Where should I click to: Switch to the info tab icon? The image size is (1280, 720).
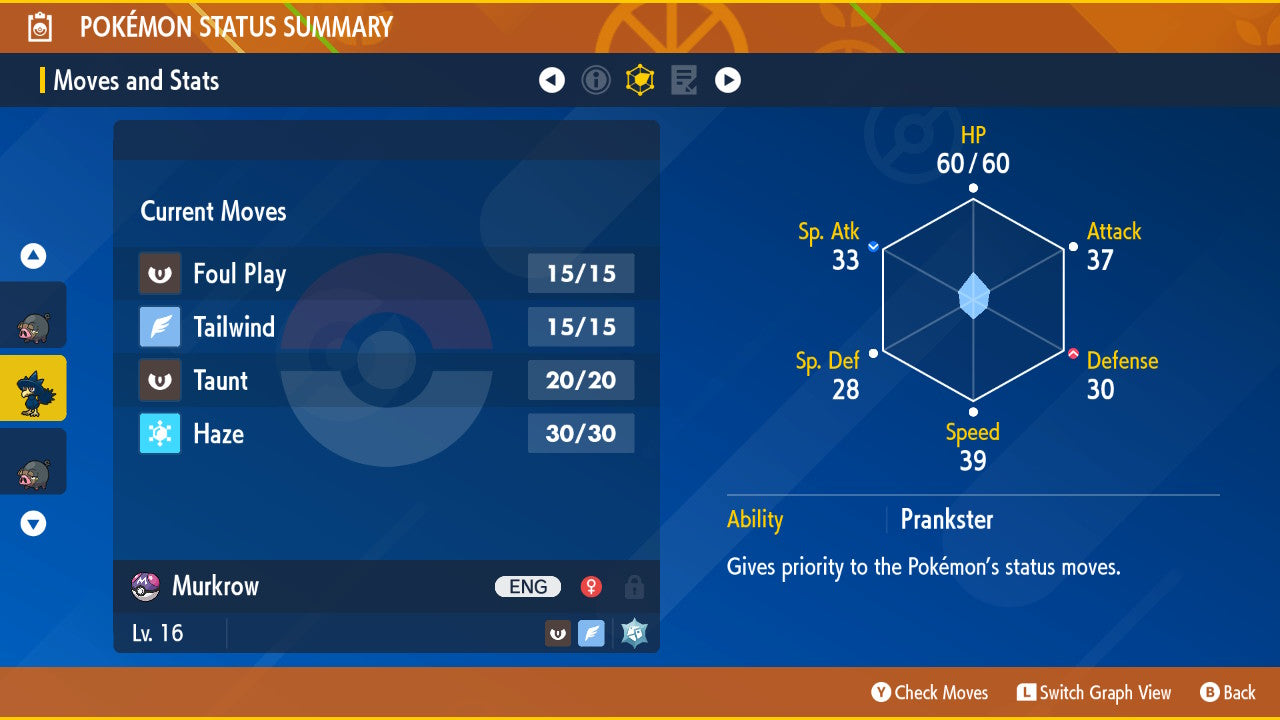[596, 80]
